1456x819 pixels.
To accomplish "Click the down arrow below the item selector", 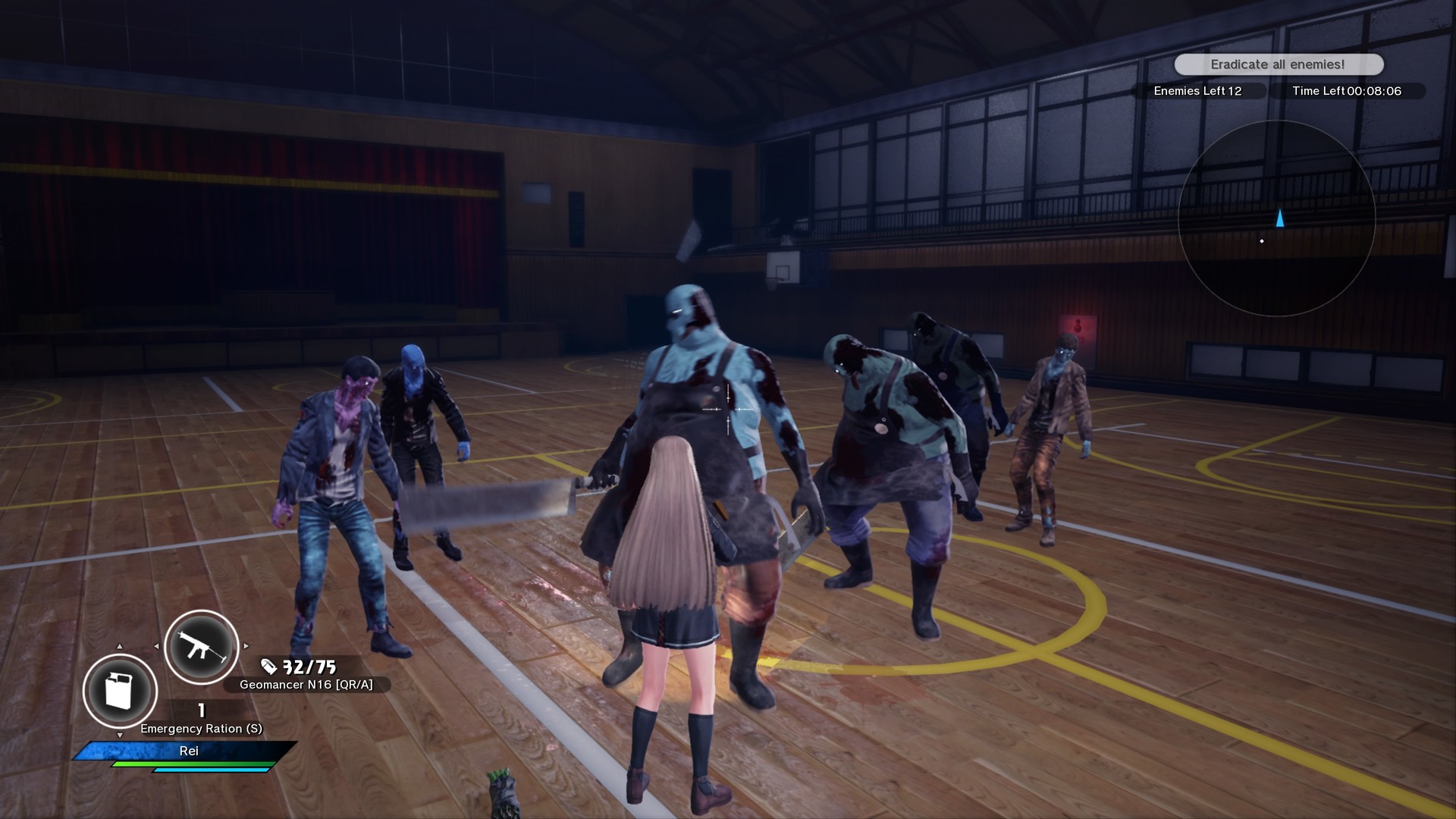I will coord(120,735).
